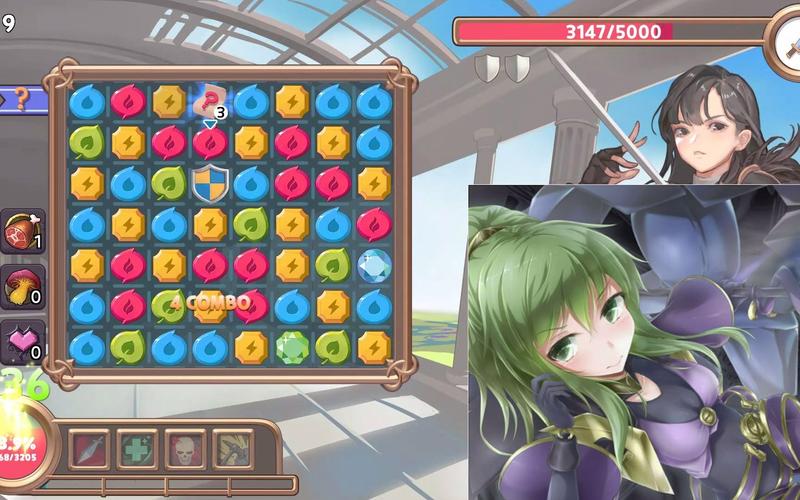Screen dimensions: 800x500
Task: Select the blue and yellow shield tile
Action: click(210, 183)
